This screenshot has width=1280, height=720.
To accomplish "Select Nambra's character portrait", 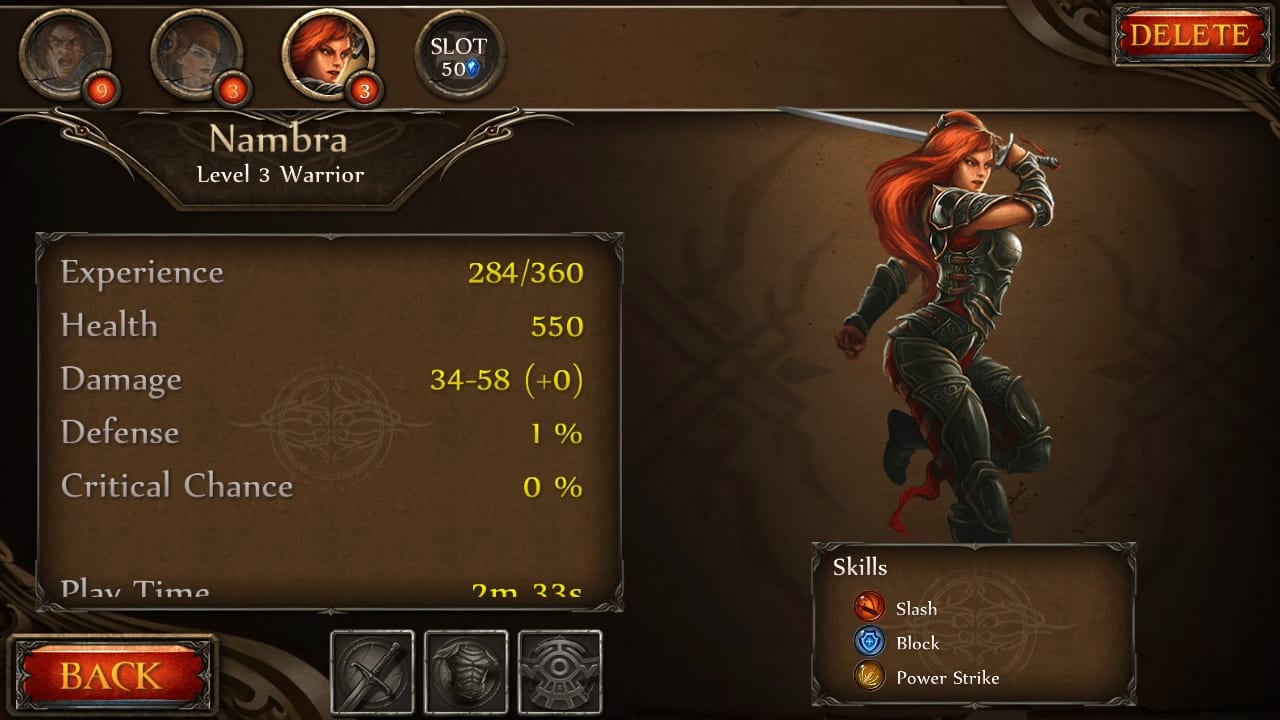I will coord(327,50).
